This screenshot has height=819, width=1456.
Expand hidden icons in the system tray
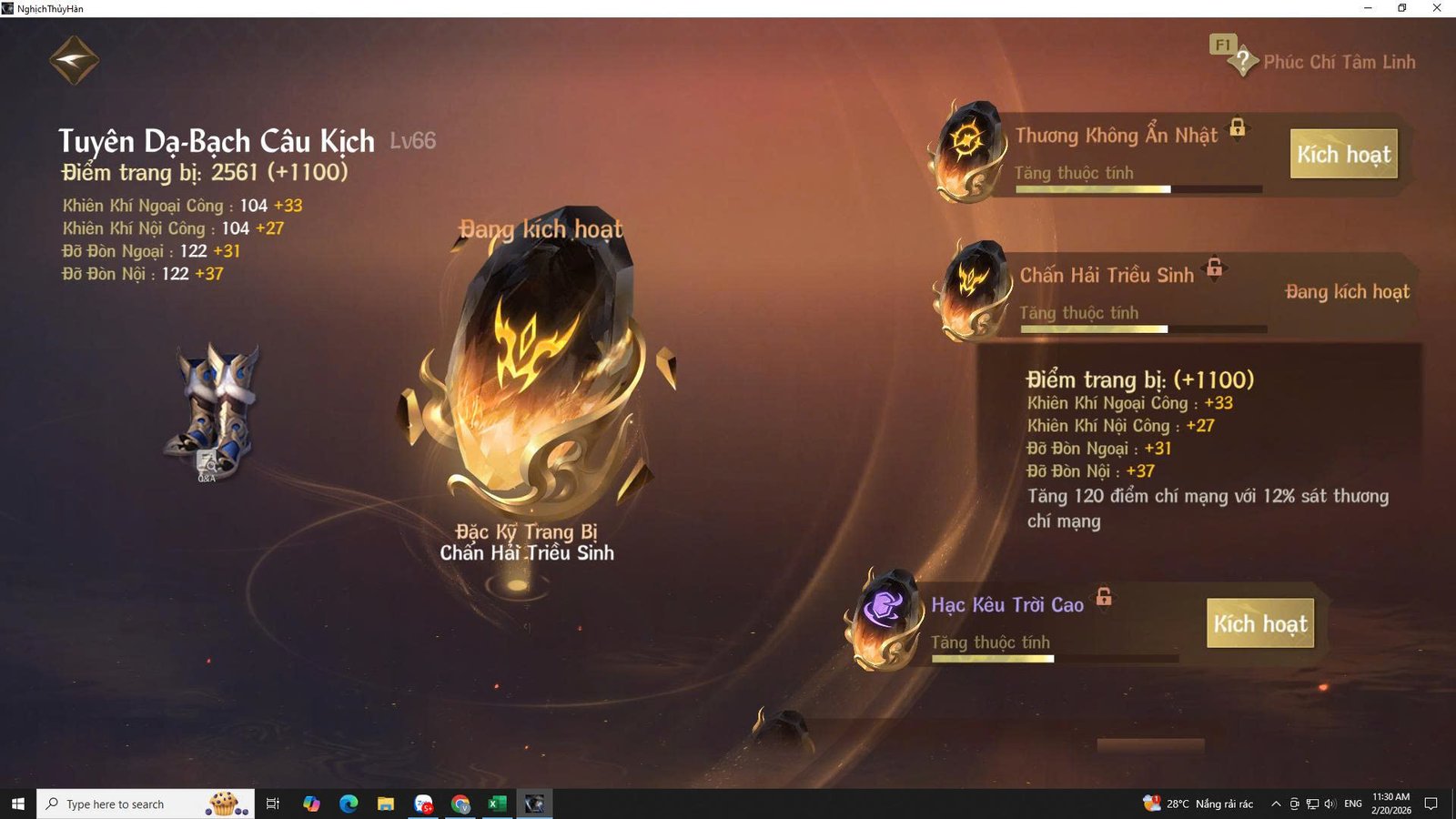(x=1278, y=804)
